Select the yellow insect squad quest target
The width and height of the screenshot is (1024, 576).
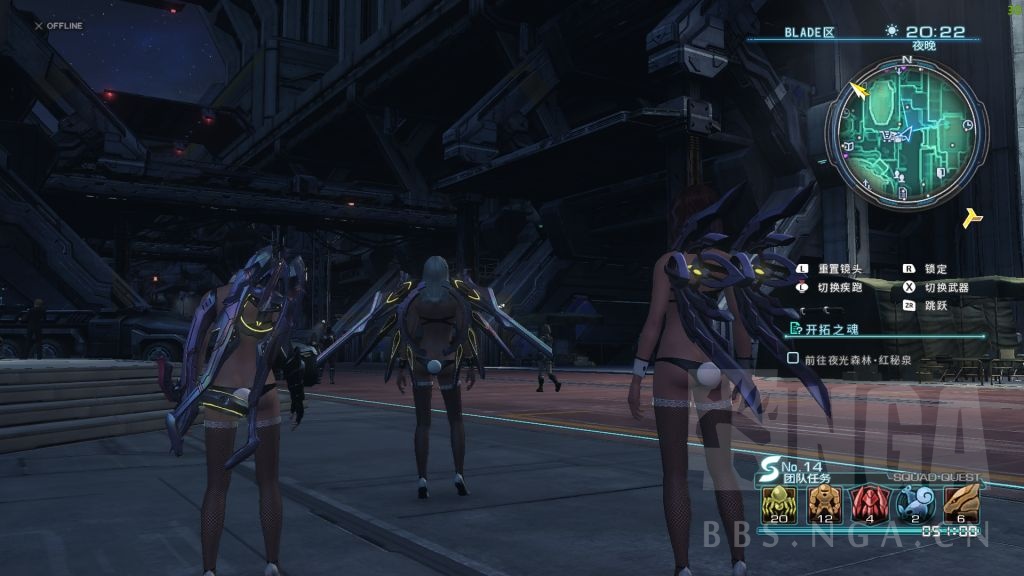(x=776, y=501)
